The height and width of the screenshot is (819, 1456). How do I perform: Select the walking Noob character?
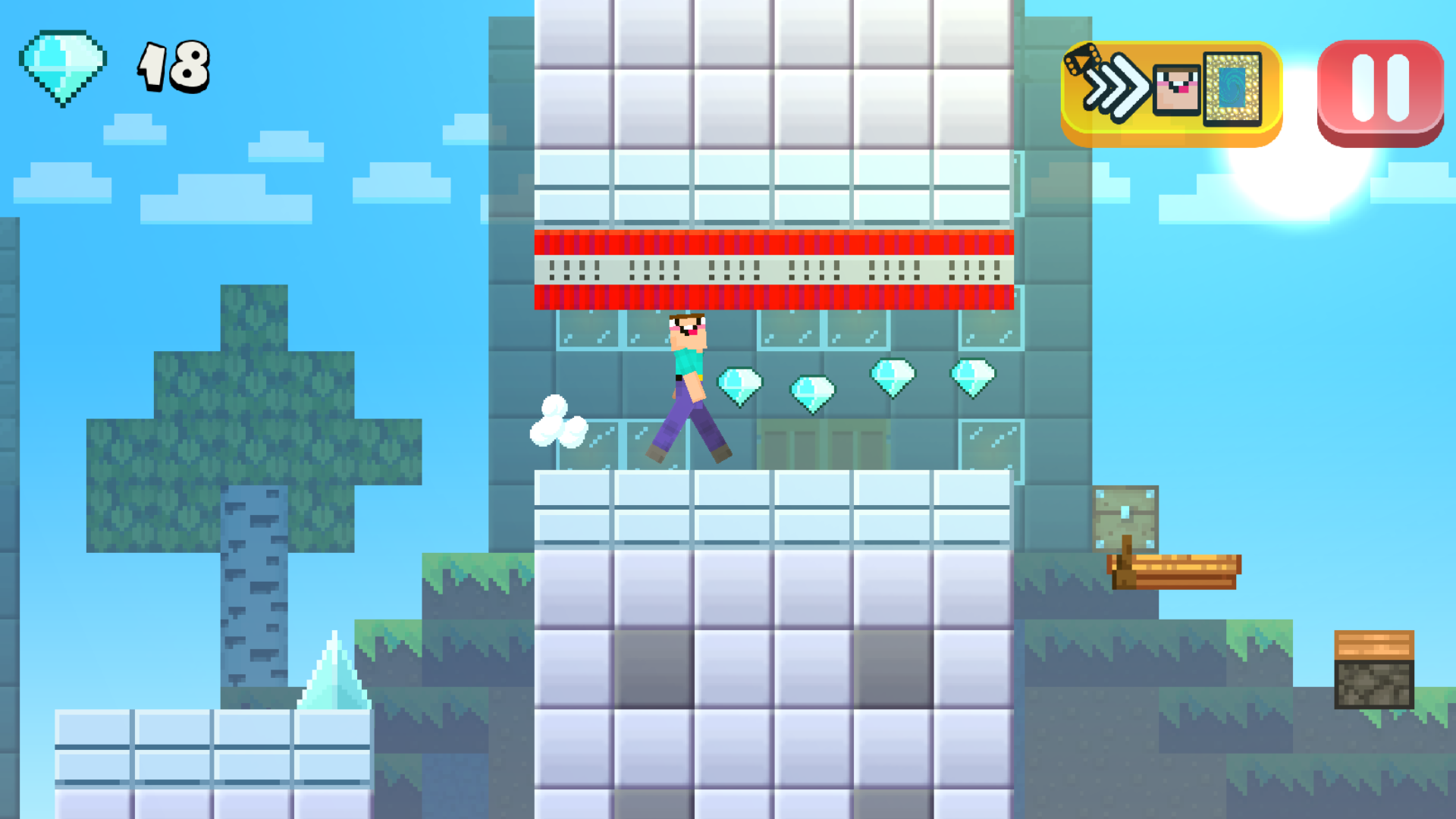[x=686, y=383]
